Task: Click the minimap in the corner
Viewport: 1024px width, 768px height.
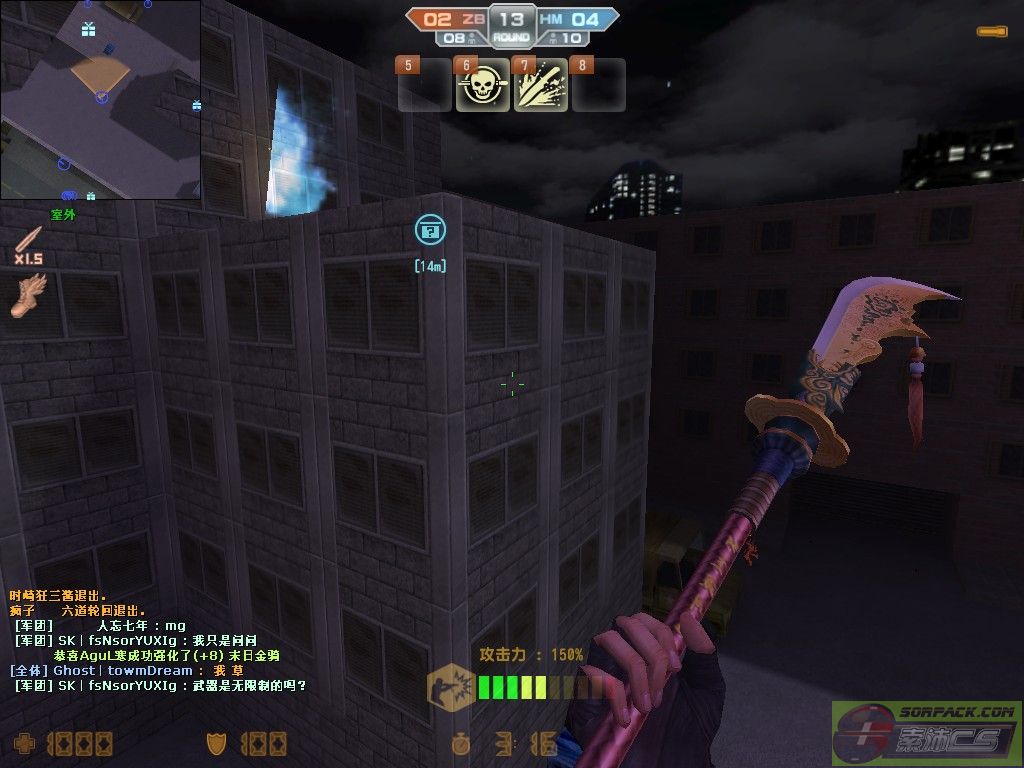Action: (100, 99)
